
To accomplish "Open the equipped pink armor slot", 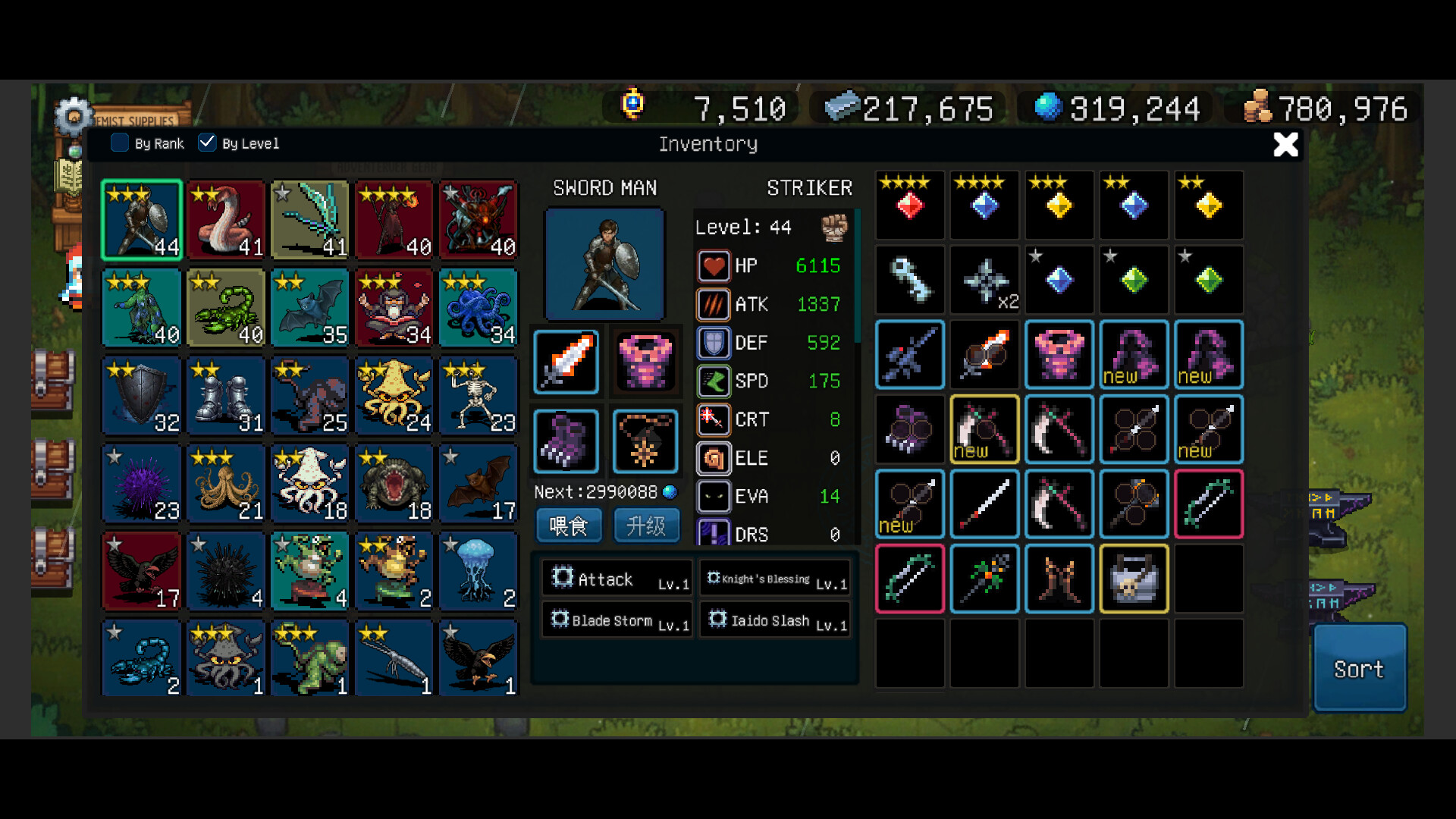I will pyautogui.click(x=645, y=362).
